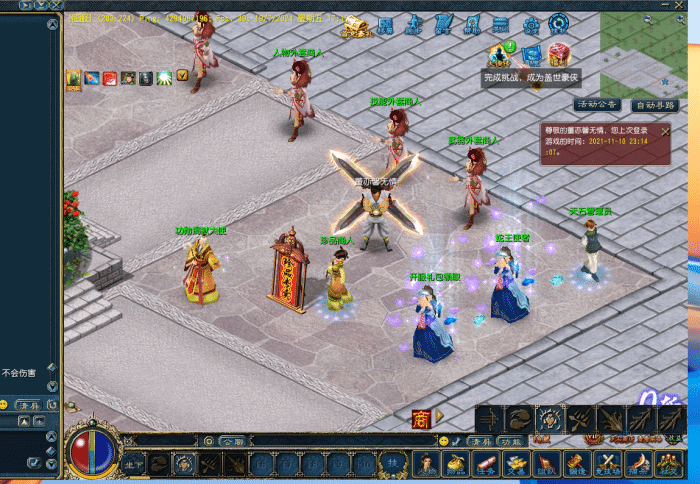
Task: Open the 任务 quest scroll
Action: pos(487,463)
